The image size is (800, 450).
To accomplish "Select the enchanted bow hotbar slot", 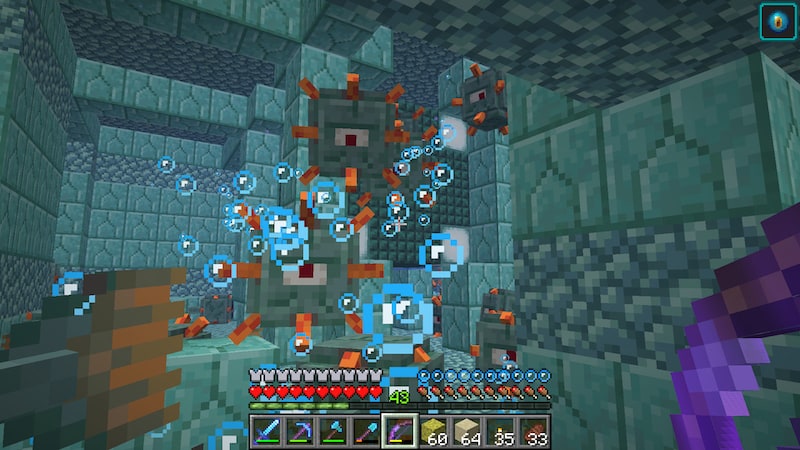I will 401,431.
